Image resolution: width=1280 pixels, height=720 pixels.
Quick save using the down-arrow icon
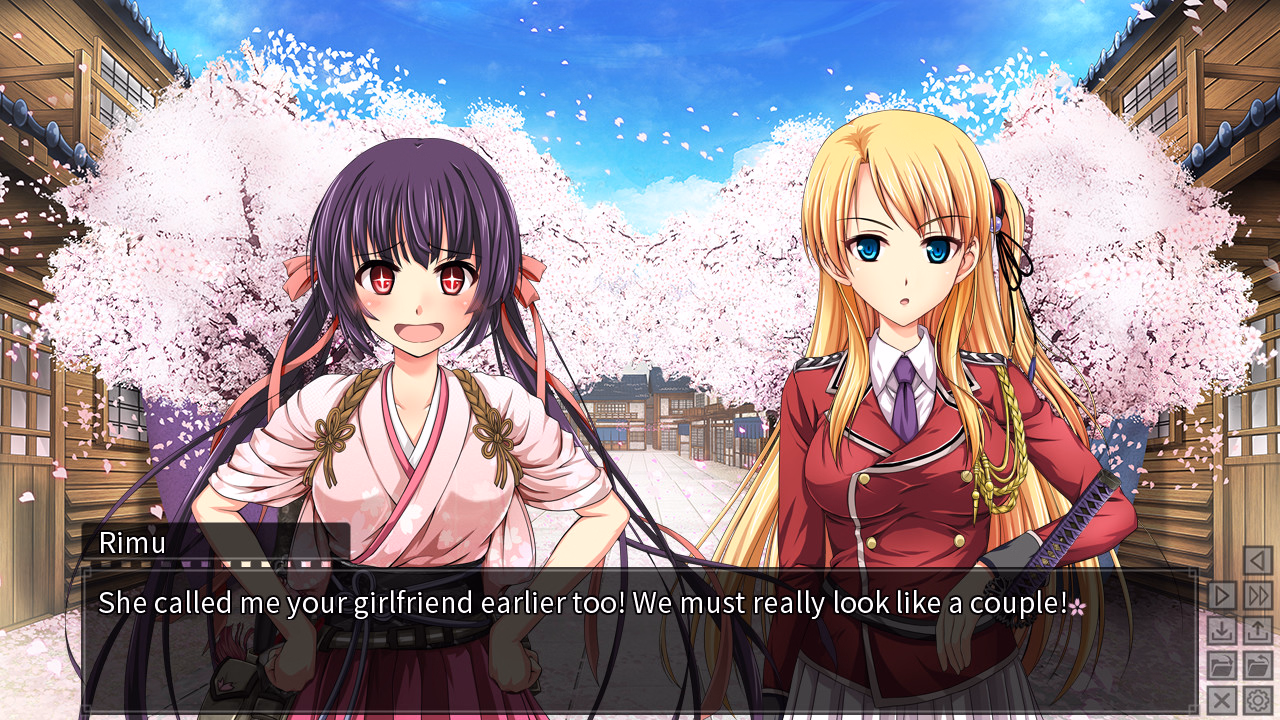point(1222,629)
